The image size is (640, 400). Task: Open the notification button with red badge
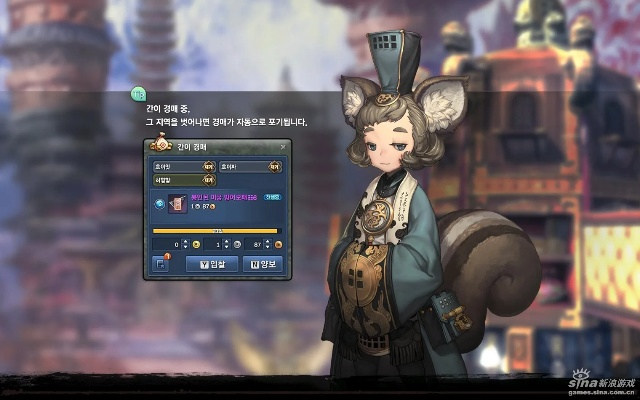160,264
